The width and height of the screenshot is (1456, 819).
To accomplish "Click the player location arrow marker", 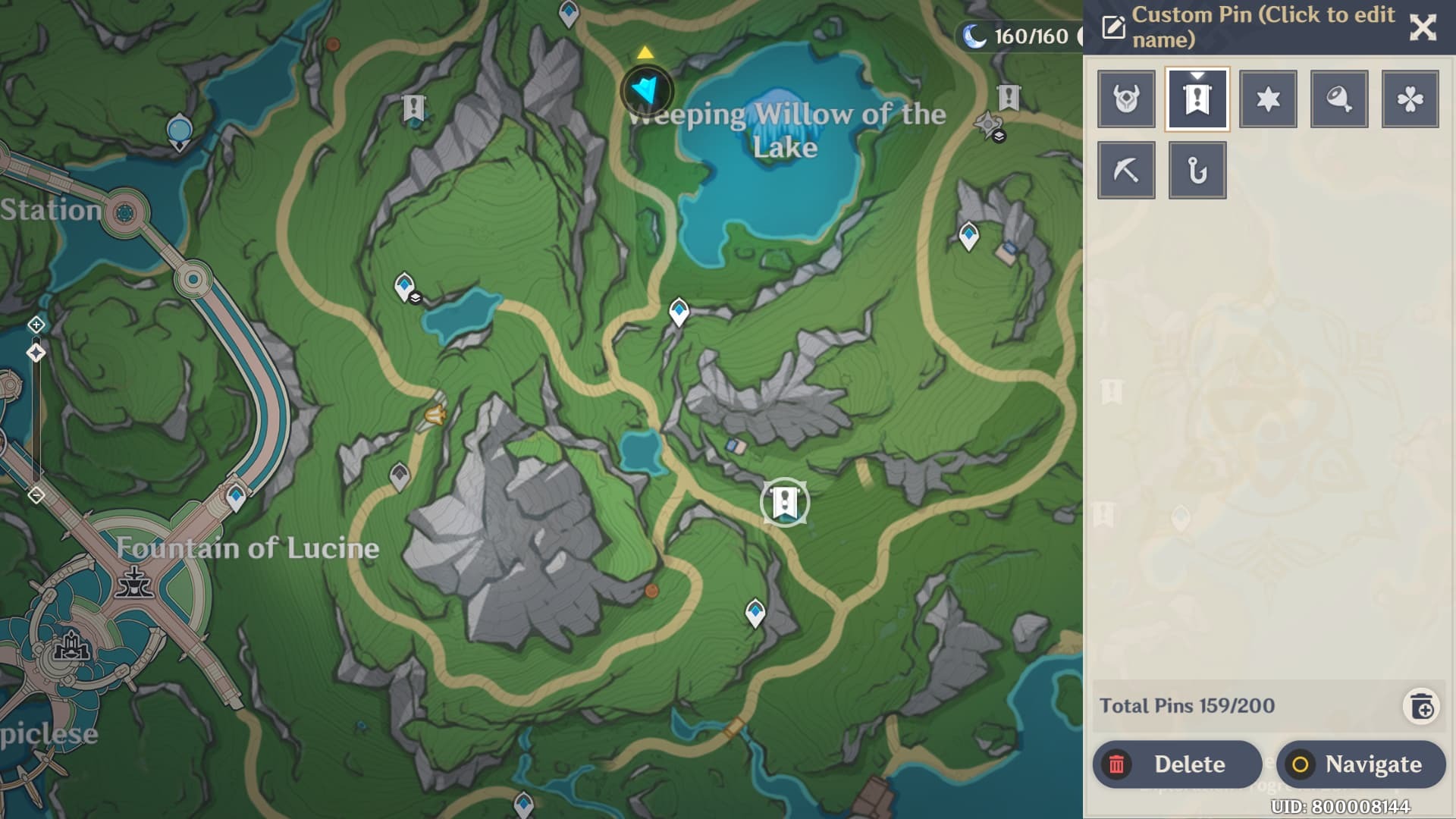I will [x=647, y=91].
